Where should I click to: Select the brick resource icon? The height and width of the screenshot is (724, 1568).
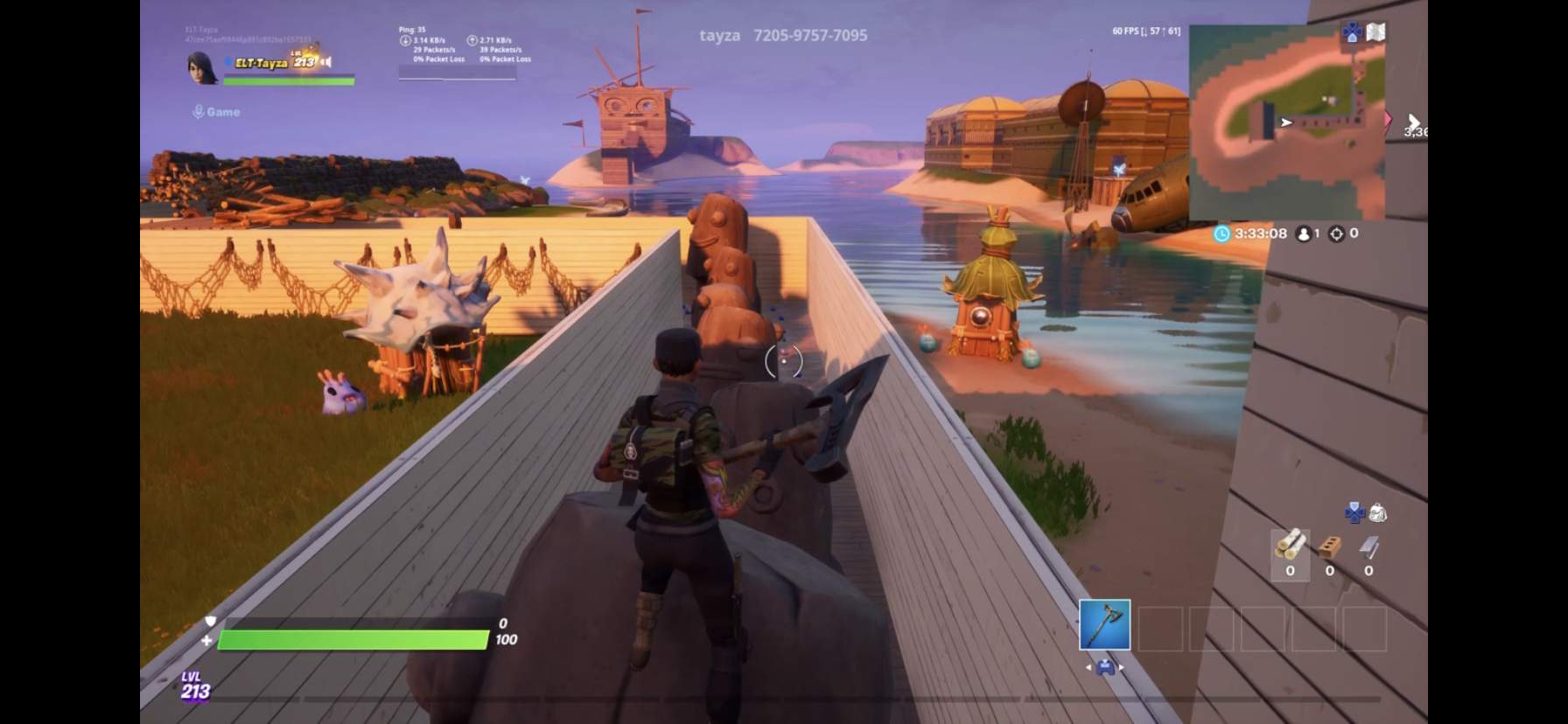pos(1329,548)
